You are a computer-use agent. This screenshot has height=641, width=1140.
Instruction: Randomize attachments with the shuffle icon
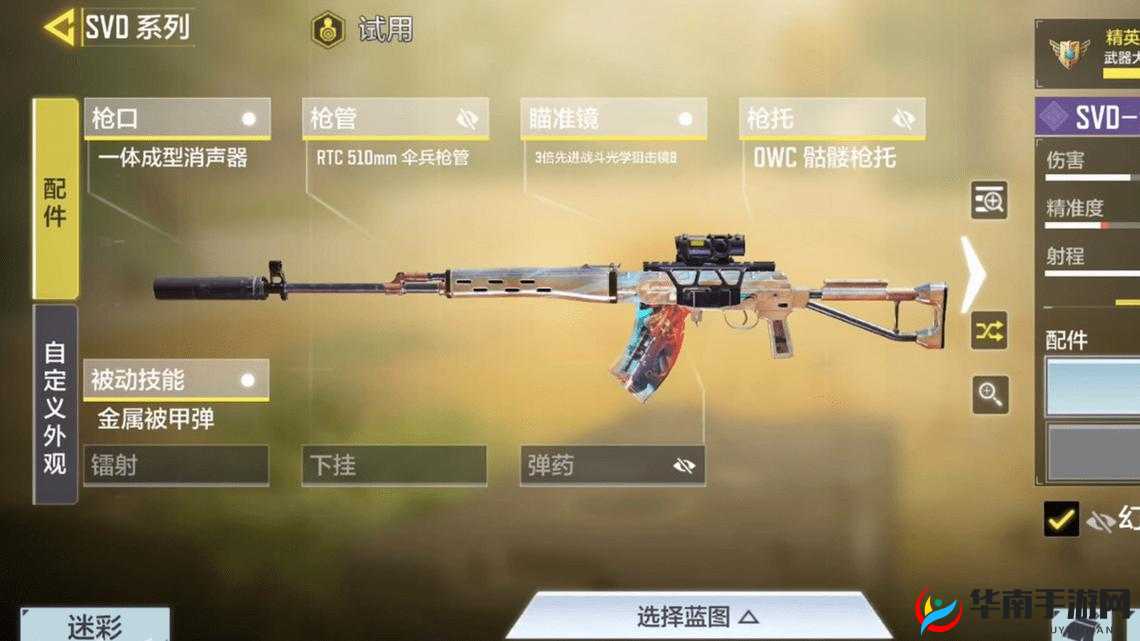(990, 331)
